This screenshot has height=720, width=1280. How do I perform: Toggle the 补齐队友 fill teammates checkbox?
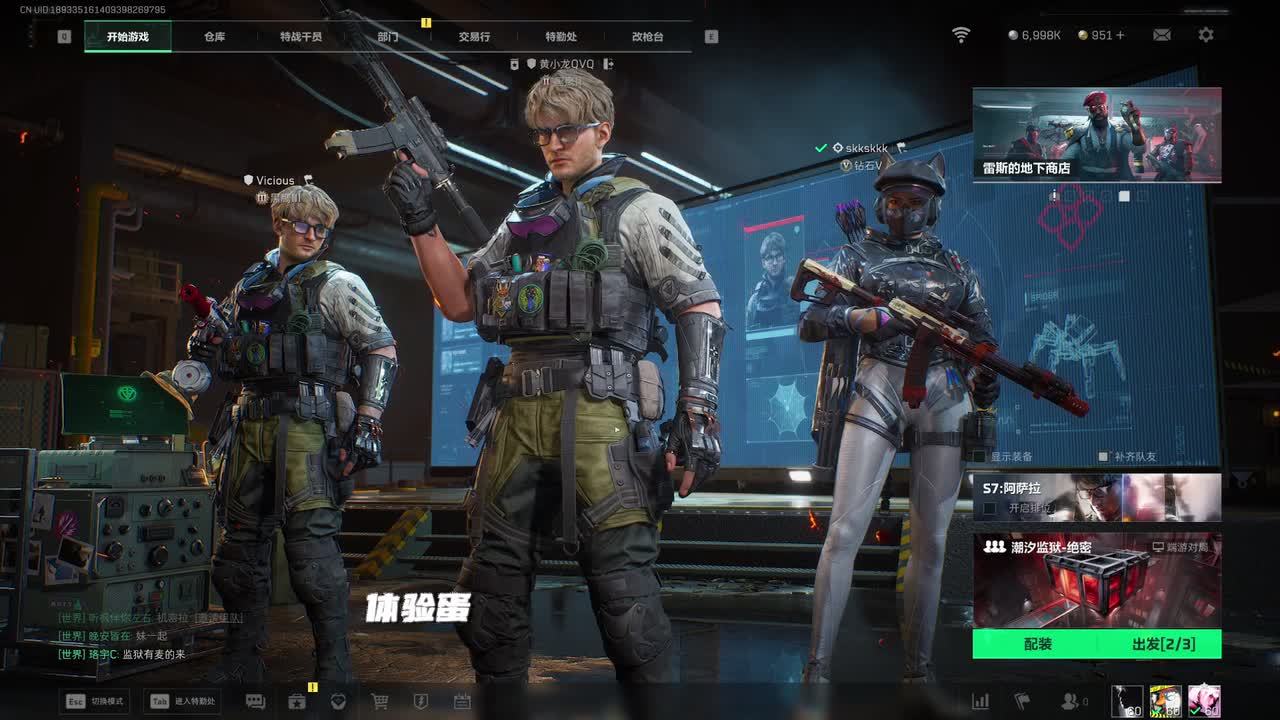(x=1103, y=457)
